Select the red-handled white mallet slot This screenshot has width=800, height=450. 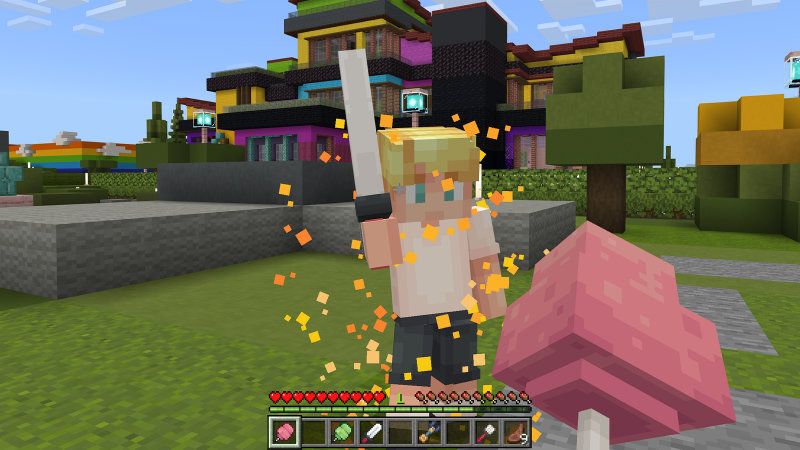[488, 432]
